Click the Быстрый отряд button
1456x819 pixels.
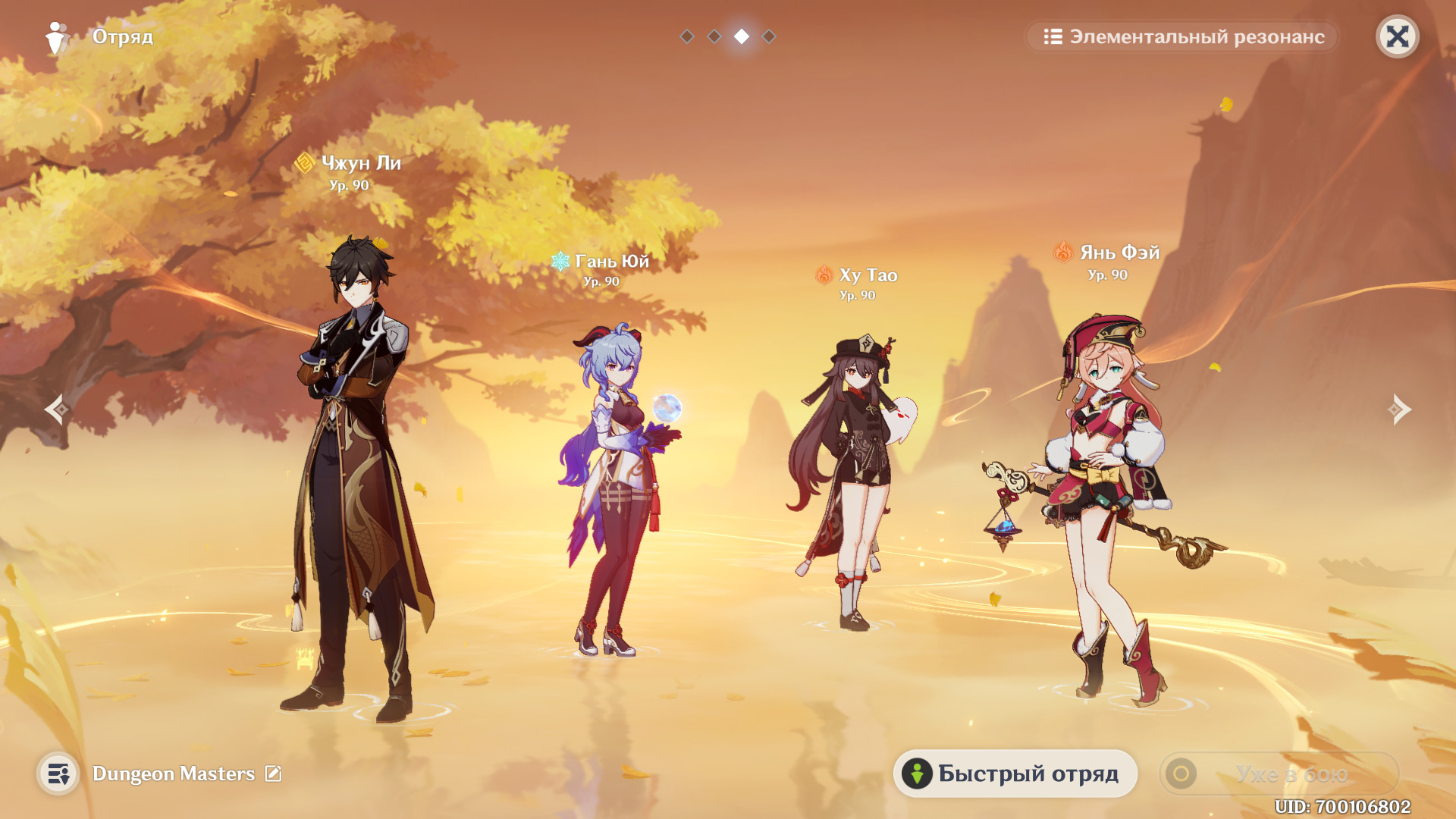(x=1015, y=773)
